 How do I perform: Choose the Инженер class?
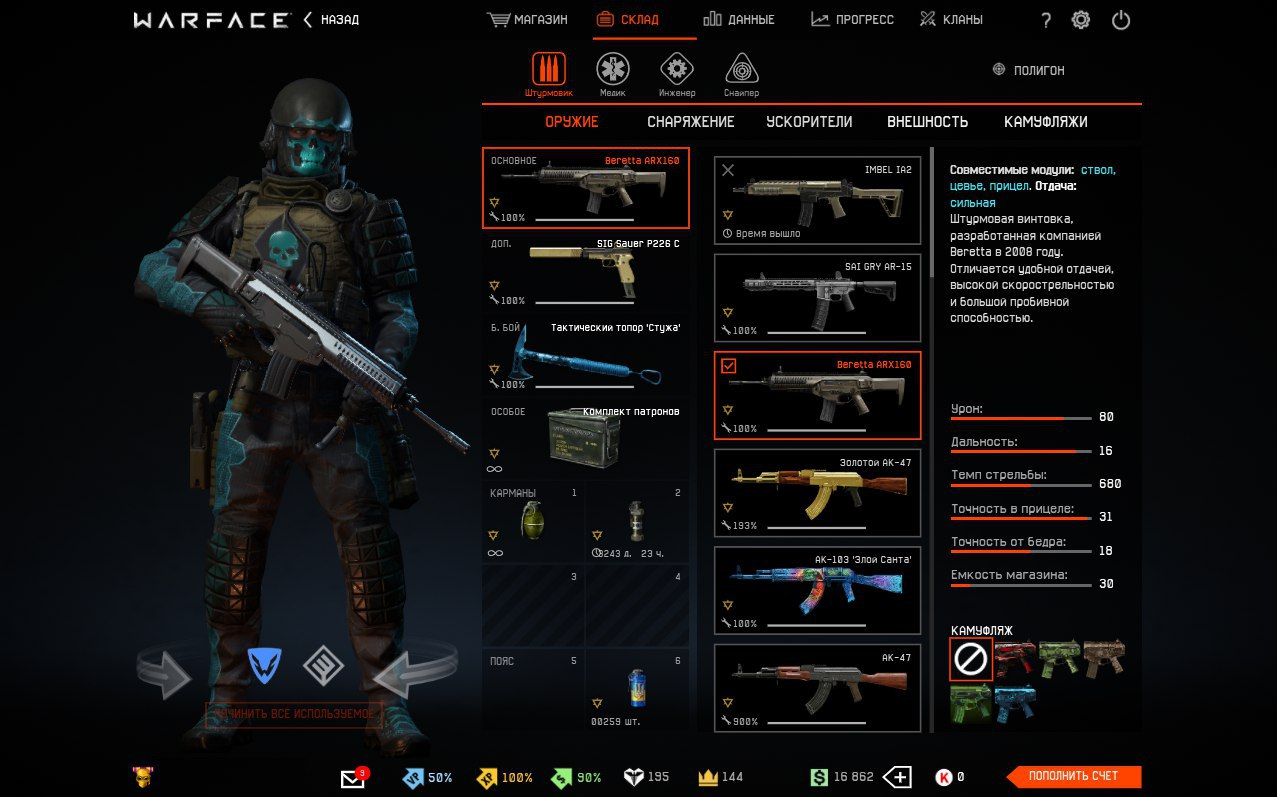click(x=677, y=74)
